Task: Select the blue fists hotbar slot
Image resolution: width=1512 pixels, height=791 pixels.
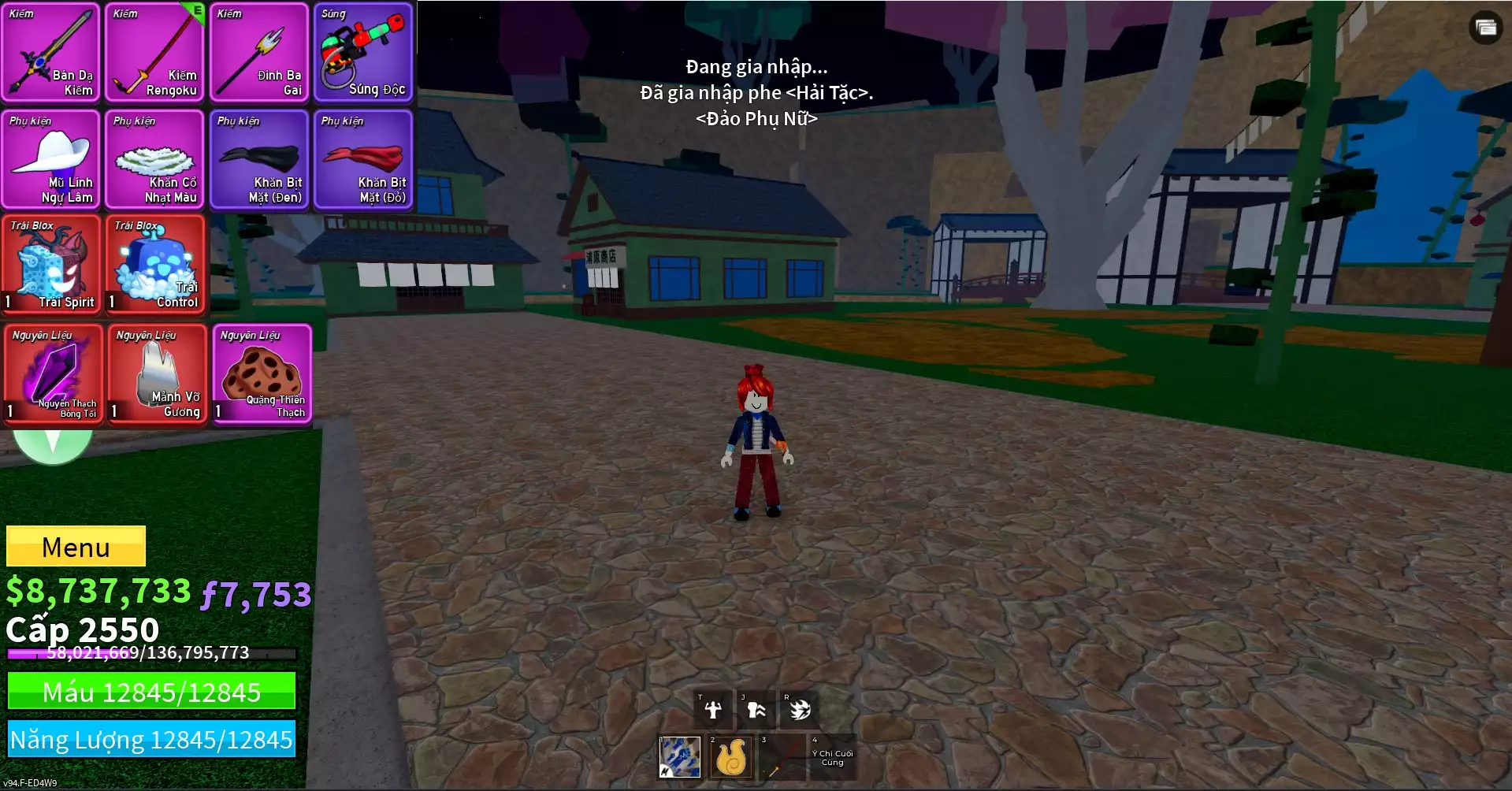Action: coord(679,757)
